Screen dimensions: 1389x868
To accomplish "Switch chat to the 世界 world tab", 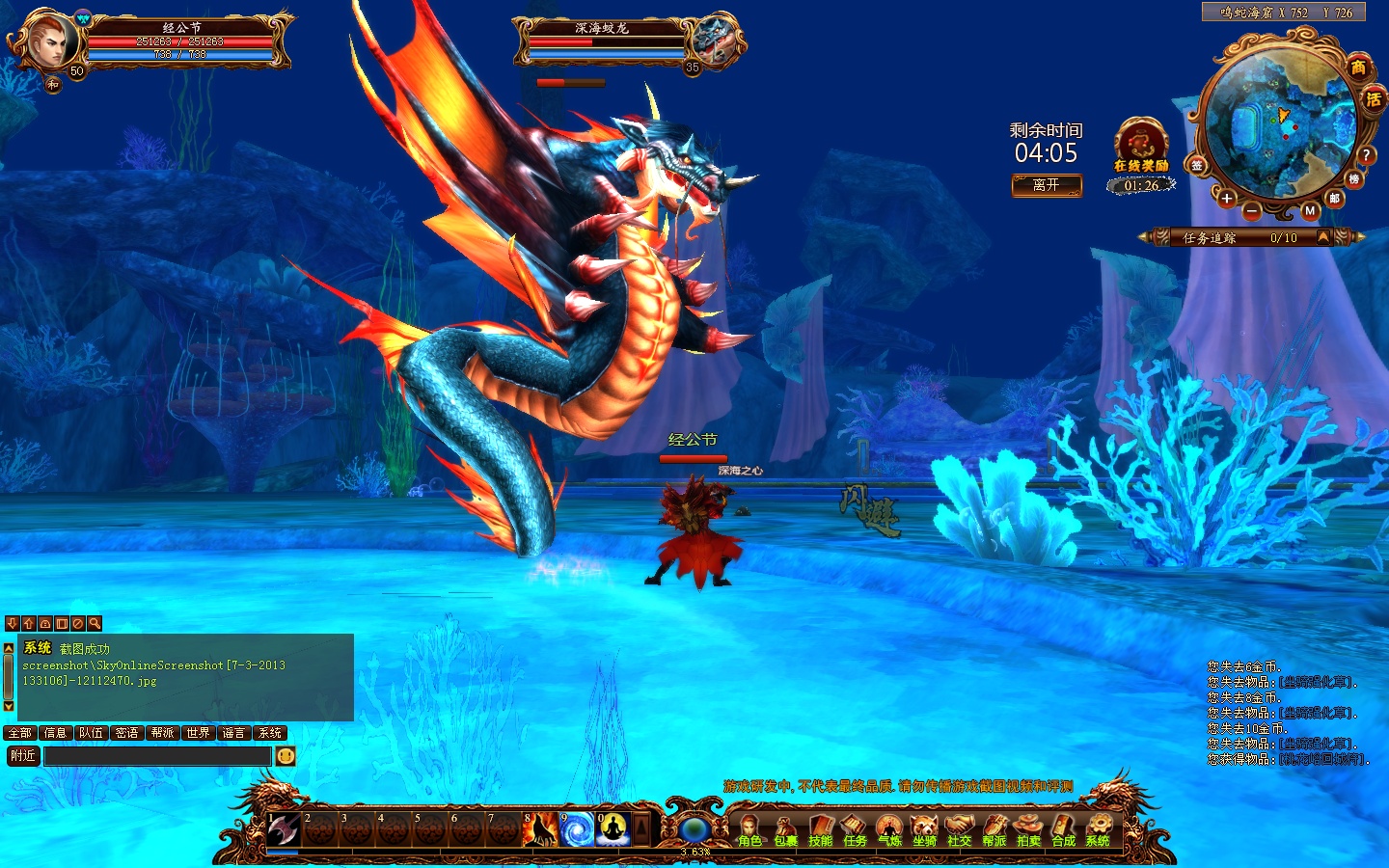I will [x=199, y=733].
